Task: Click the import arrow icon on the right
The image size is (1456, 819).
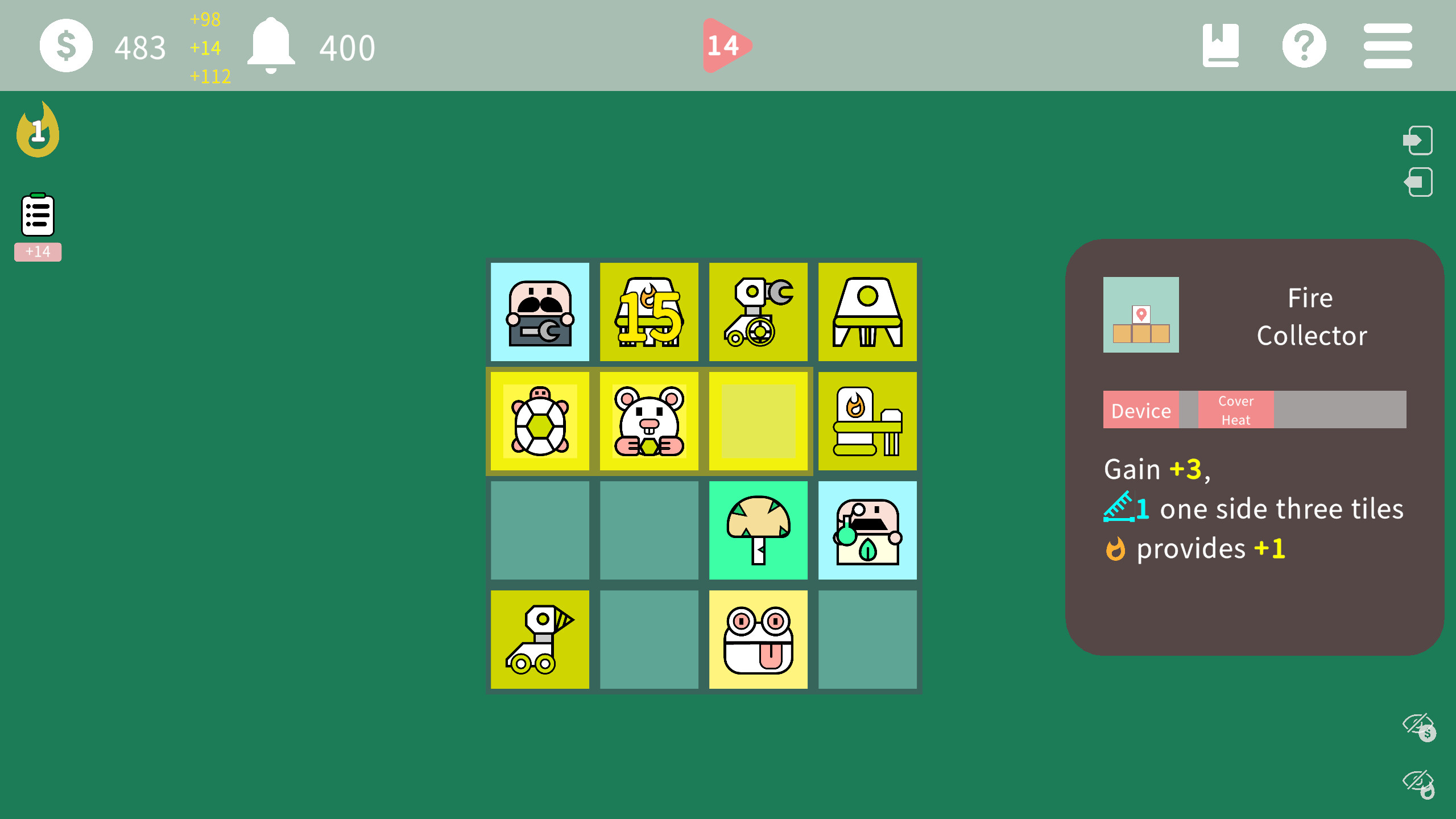Action: (x=1417, y=140)
